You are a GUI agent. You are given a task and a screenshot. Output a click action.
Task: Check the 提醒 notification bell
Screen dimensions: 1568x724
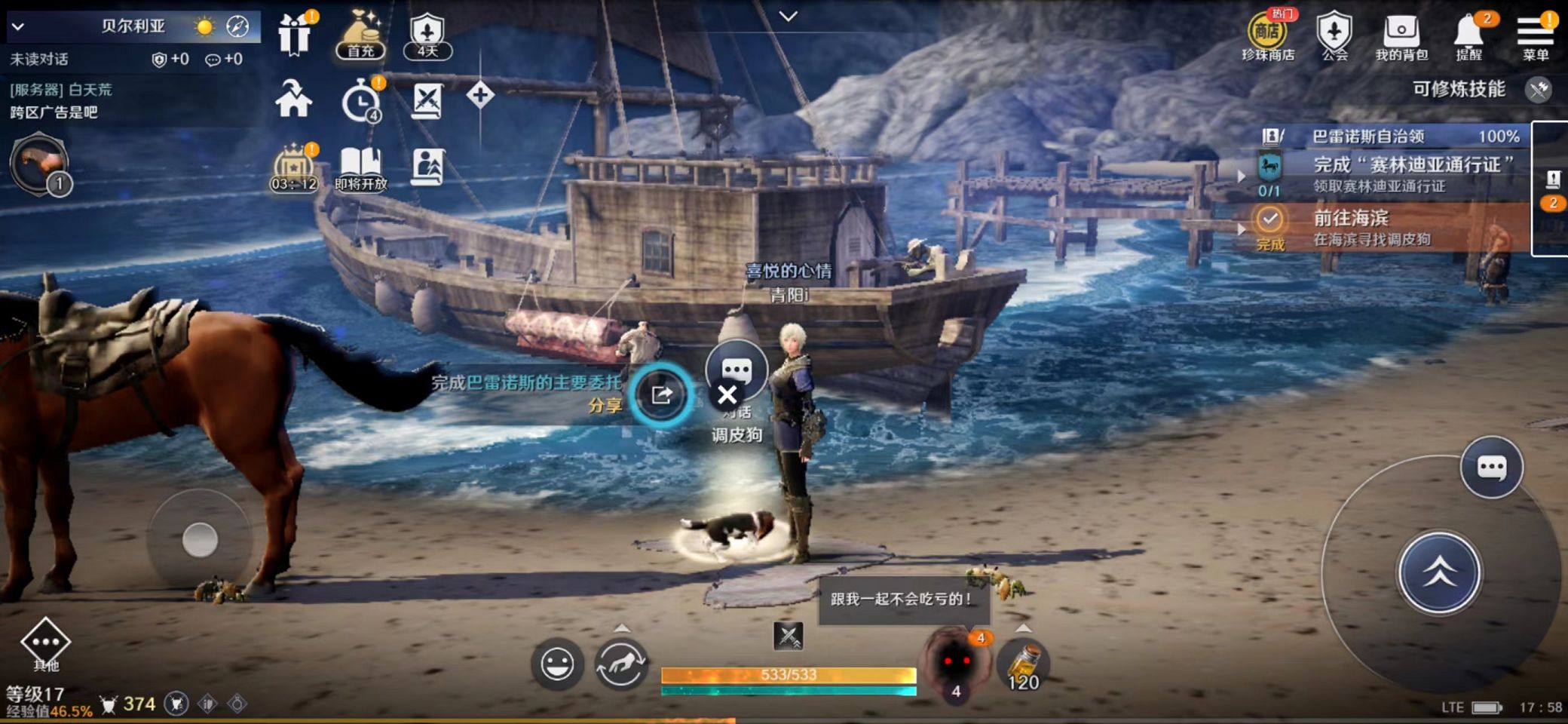pyautogui.click(x=1469, y=36)
